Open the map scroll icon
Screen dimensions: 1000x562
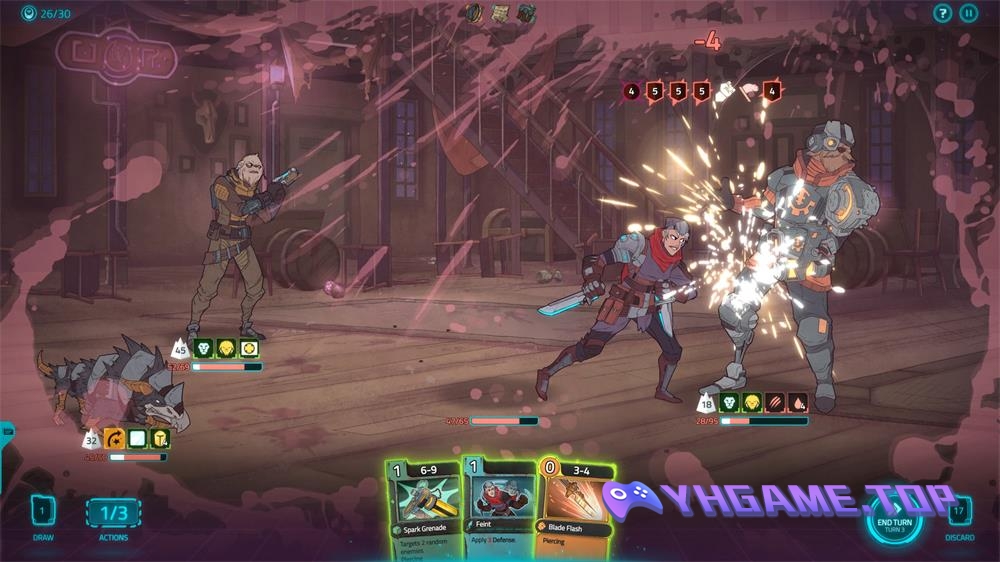pyautogui.click(x=501, y=13)
